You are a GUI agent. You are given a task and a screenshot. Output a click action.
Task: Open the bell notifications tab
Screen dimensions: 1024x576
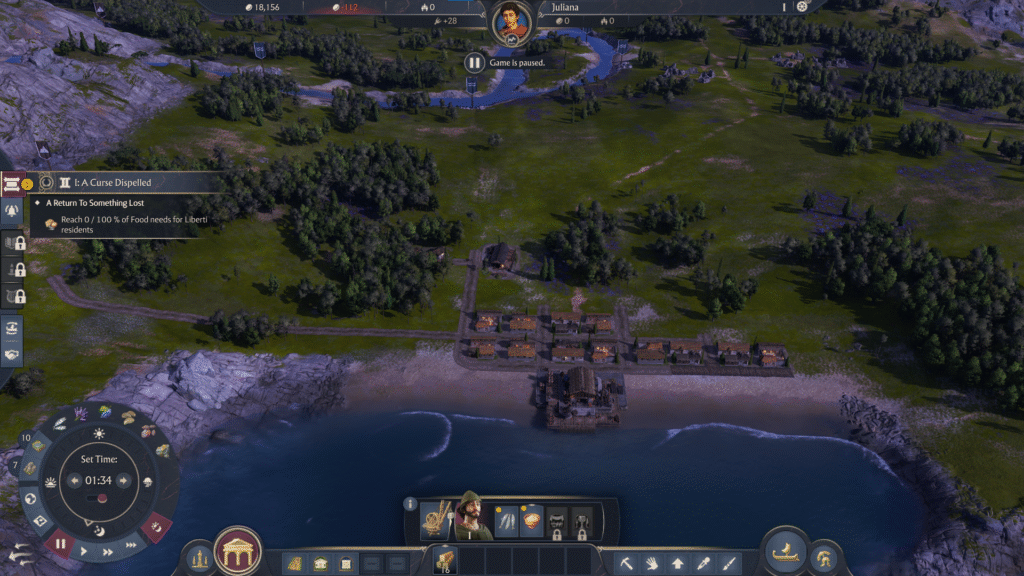coord(13,211)
